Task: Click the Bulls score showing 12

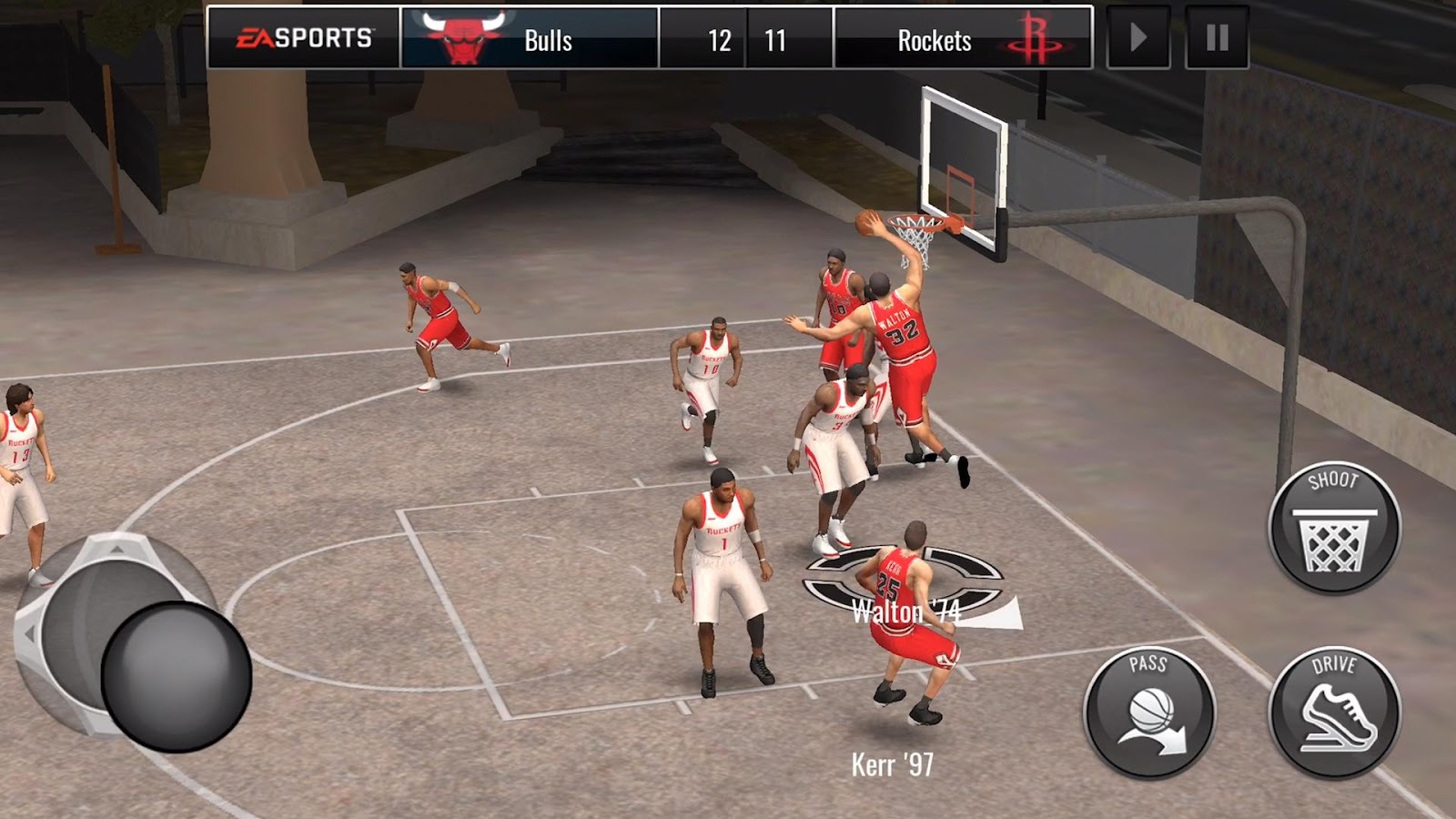Action: (719, 39)
